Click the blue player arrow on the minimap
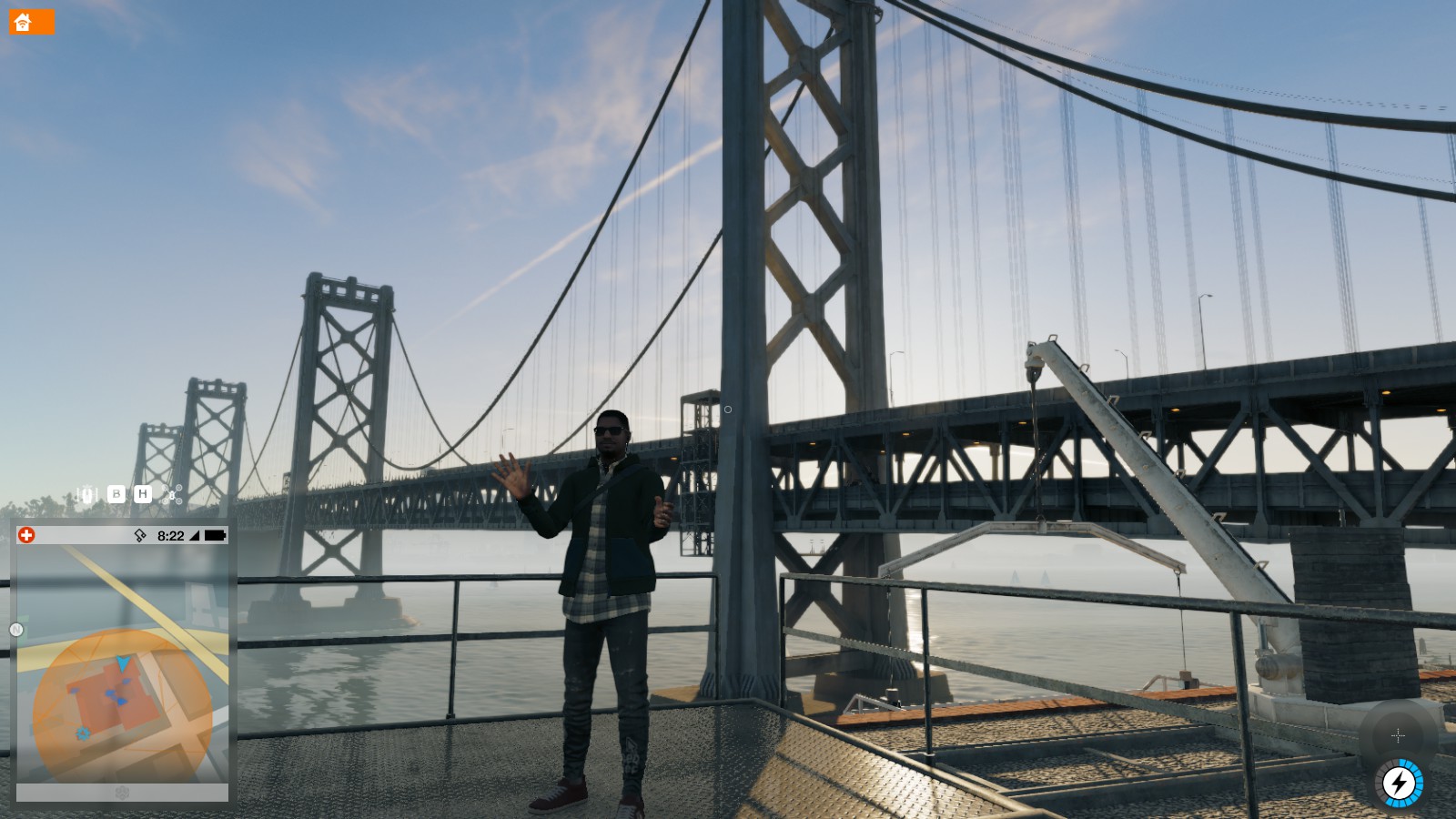Viewport: 1456px width, 819px height. pyautogui.click(x=124, y=662)
